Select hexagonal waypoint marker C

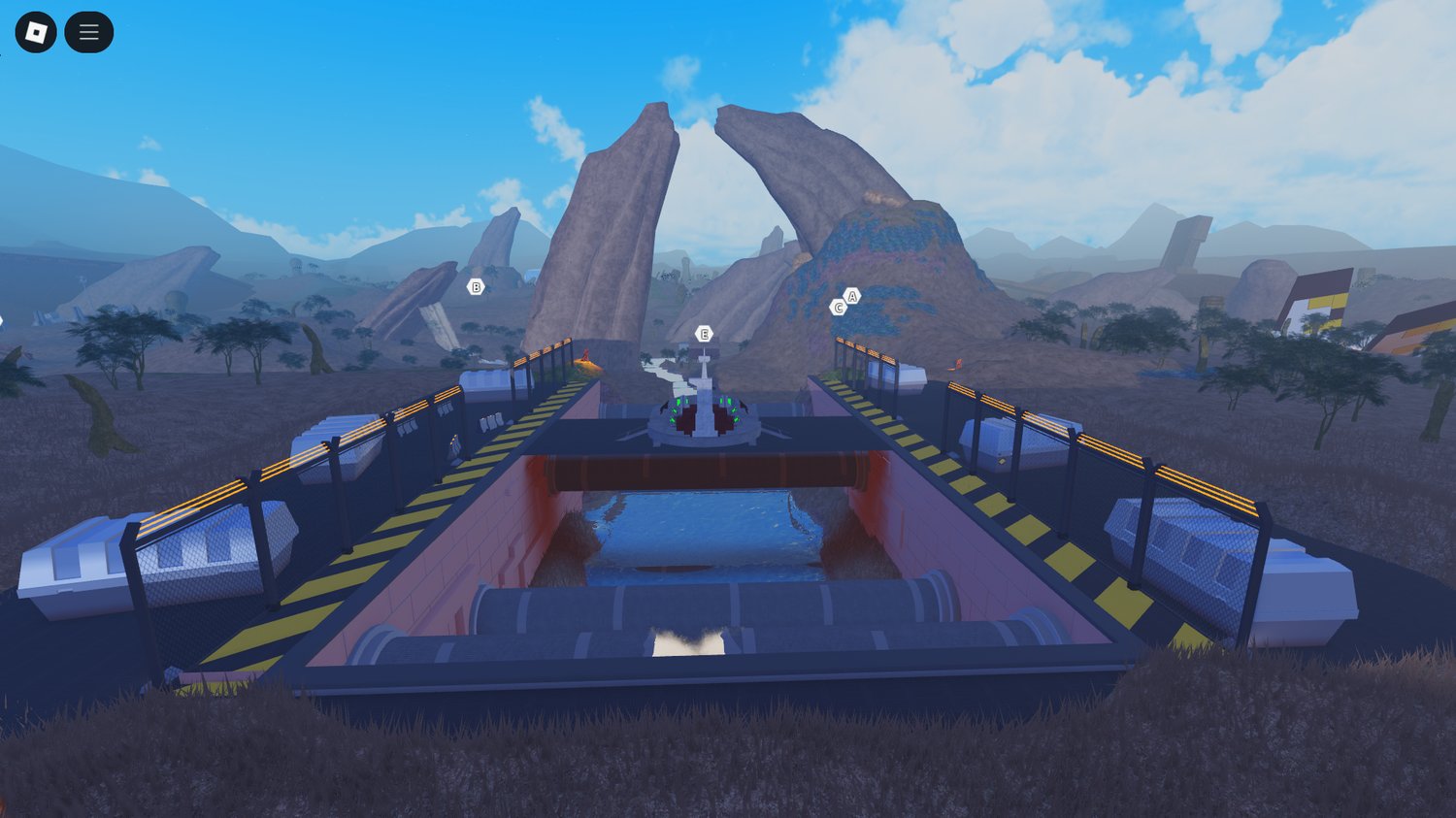[837, 306]
